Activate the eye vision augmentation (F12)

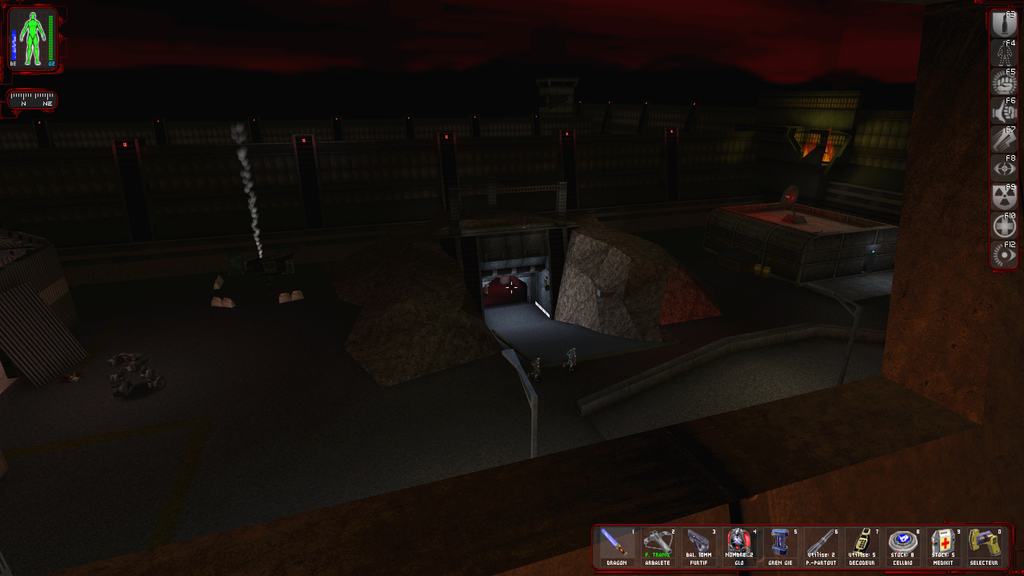pyautogui.click(x=1003, y=255)
